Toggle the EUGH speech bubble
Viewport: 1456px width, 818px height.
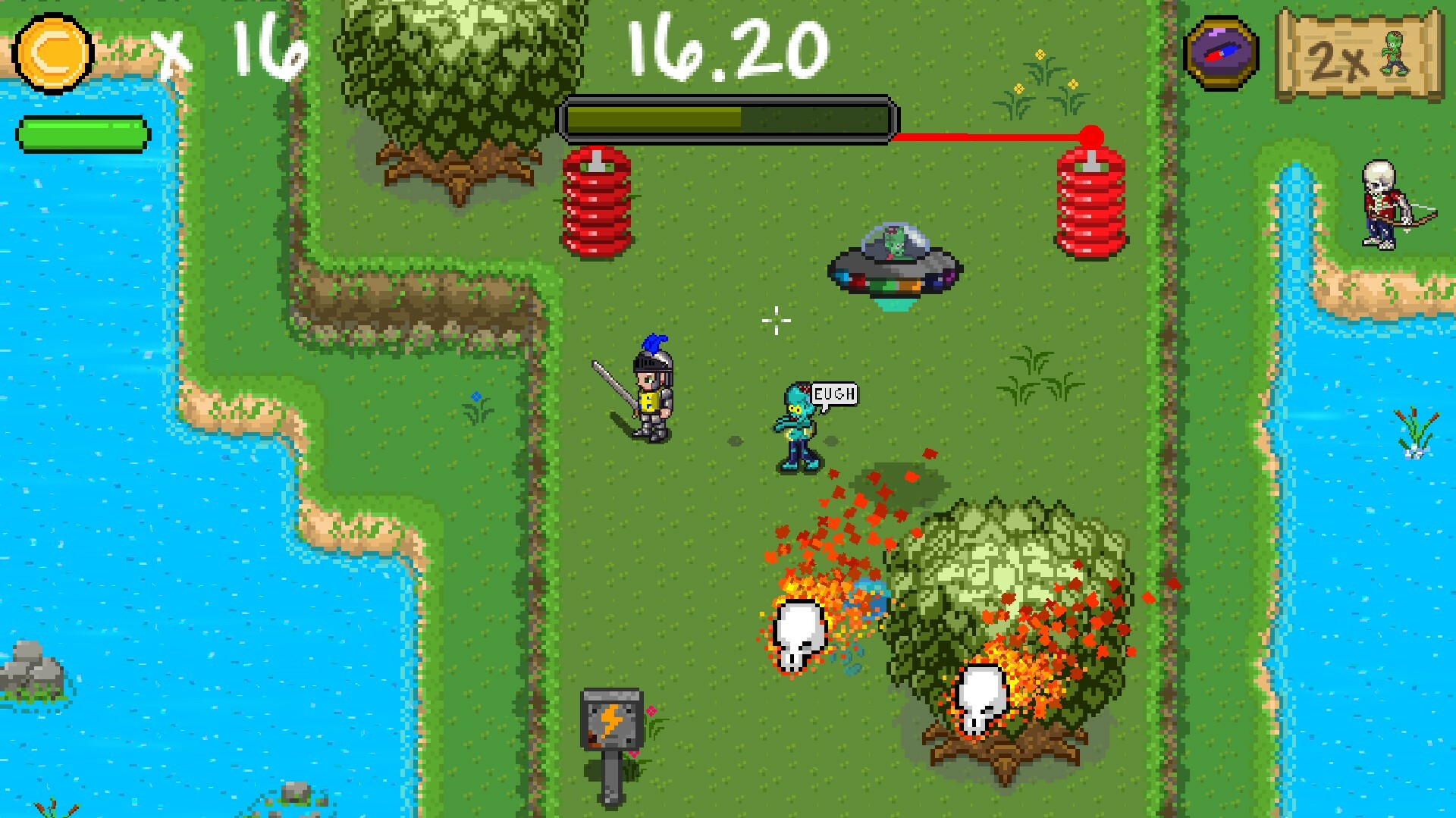[834, 393]
